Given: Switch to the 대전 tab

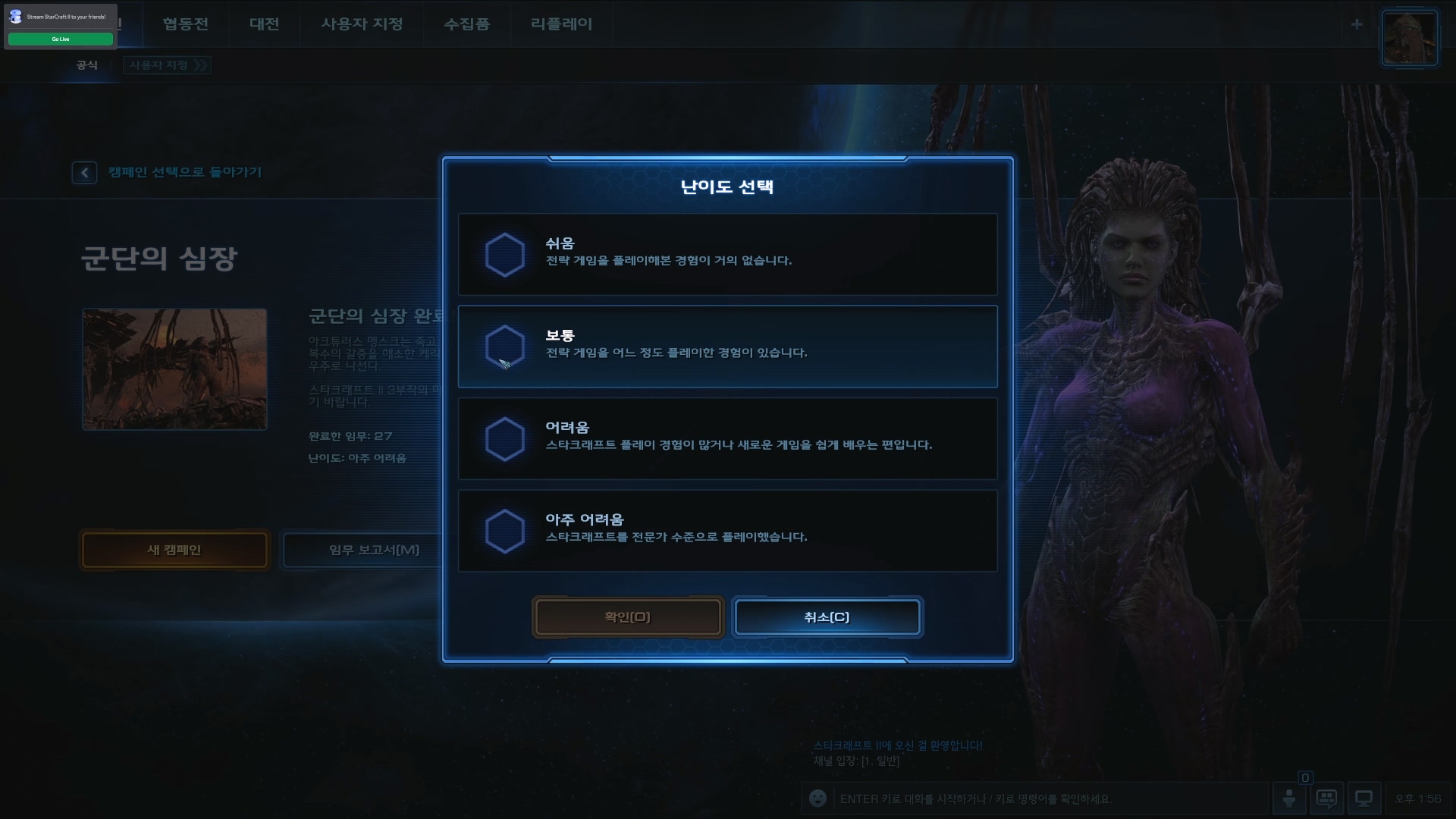Looking at the screenshot, I should click(264, 24).
